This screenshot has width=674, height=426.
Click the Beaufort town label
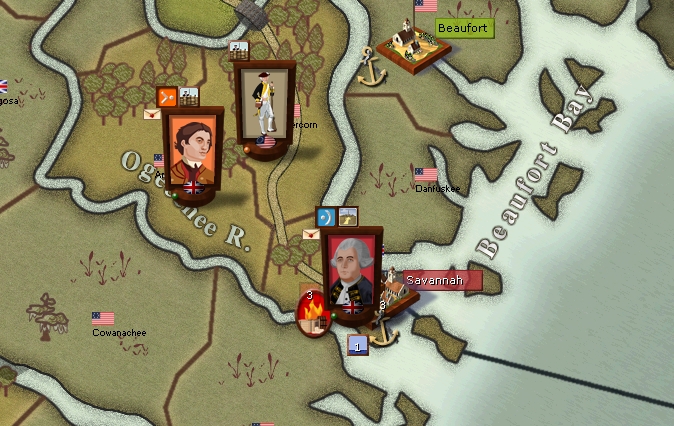coord(462,28)
